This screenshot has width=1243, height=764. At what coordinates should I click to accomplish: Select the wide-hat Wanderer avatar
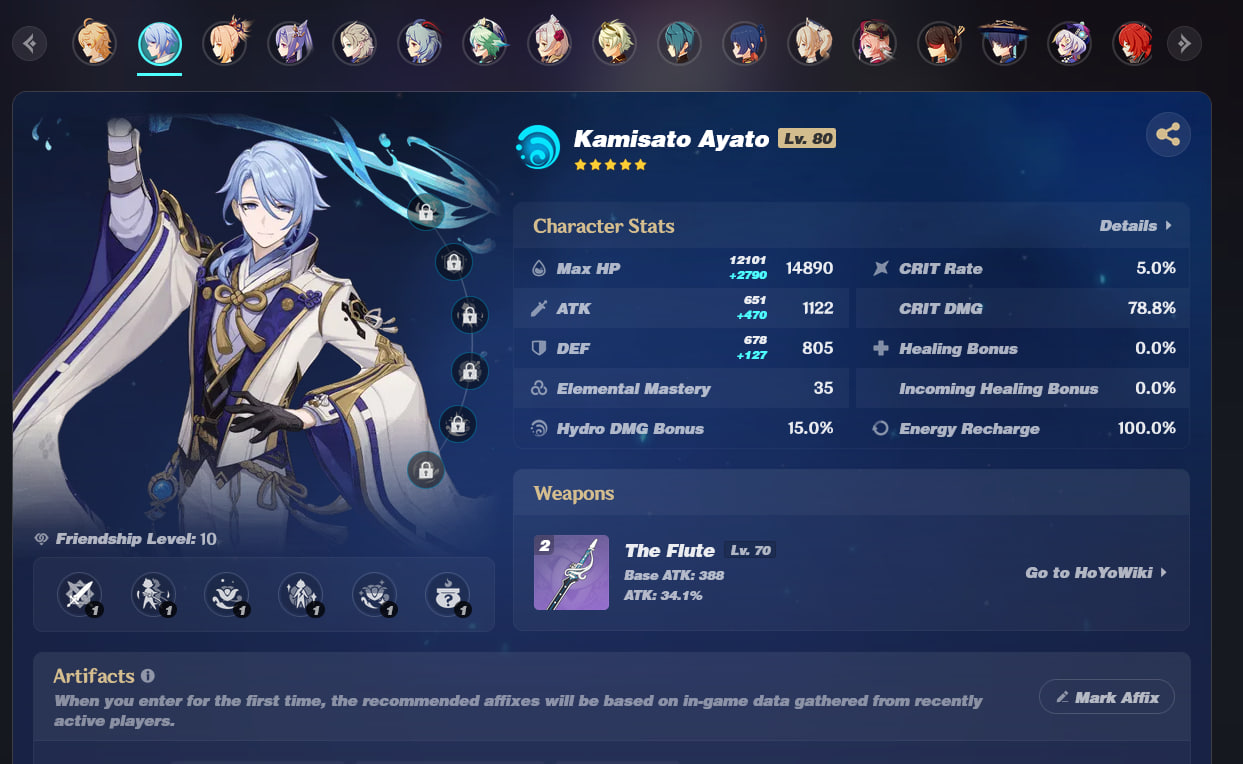[x=1003, y=43]
